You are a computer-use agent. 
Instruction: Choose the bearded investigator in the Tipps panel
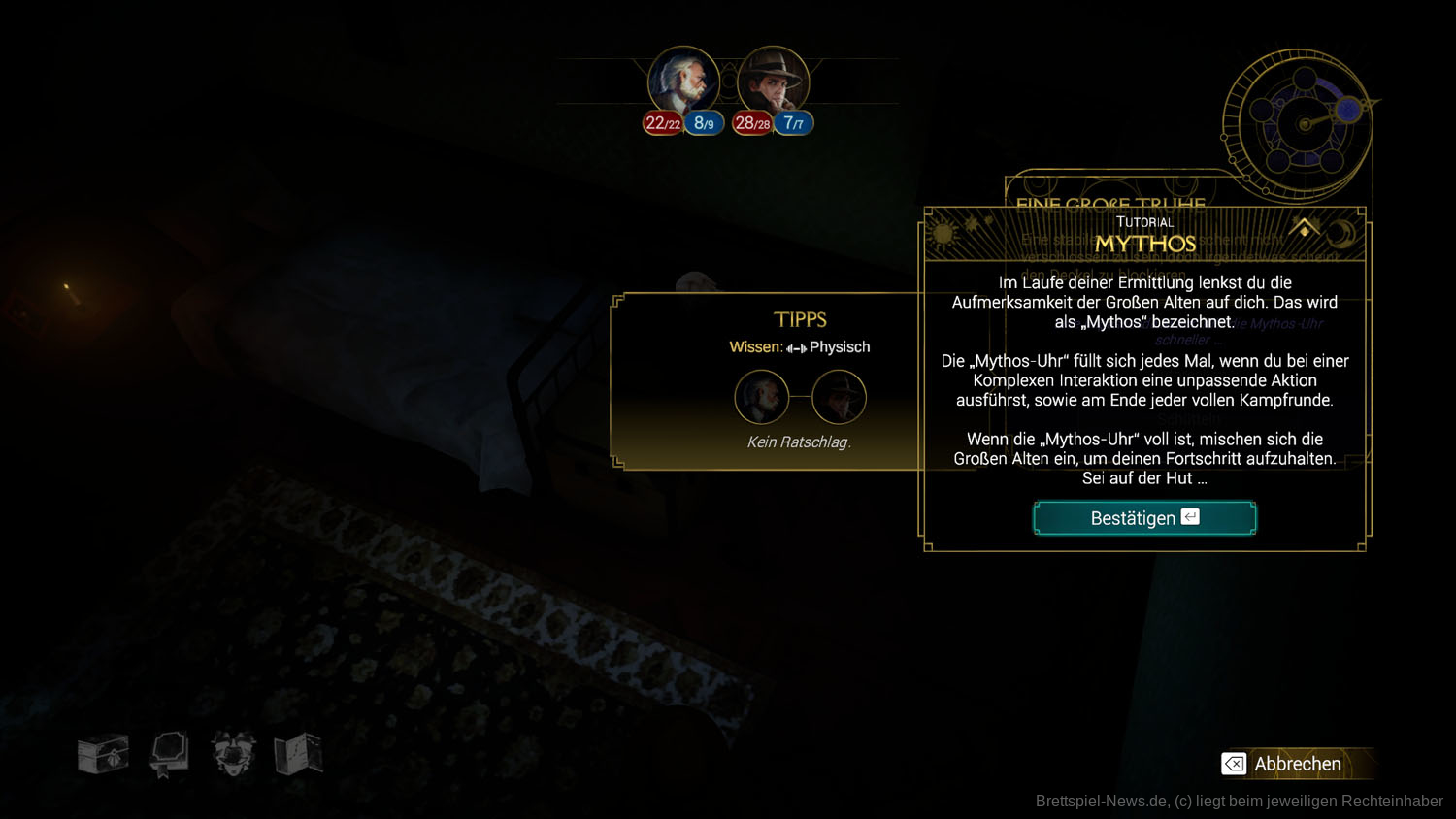(x=761, y=397)
